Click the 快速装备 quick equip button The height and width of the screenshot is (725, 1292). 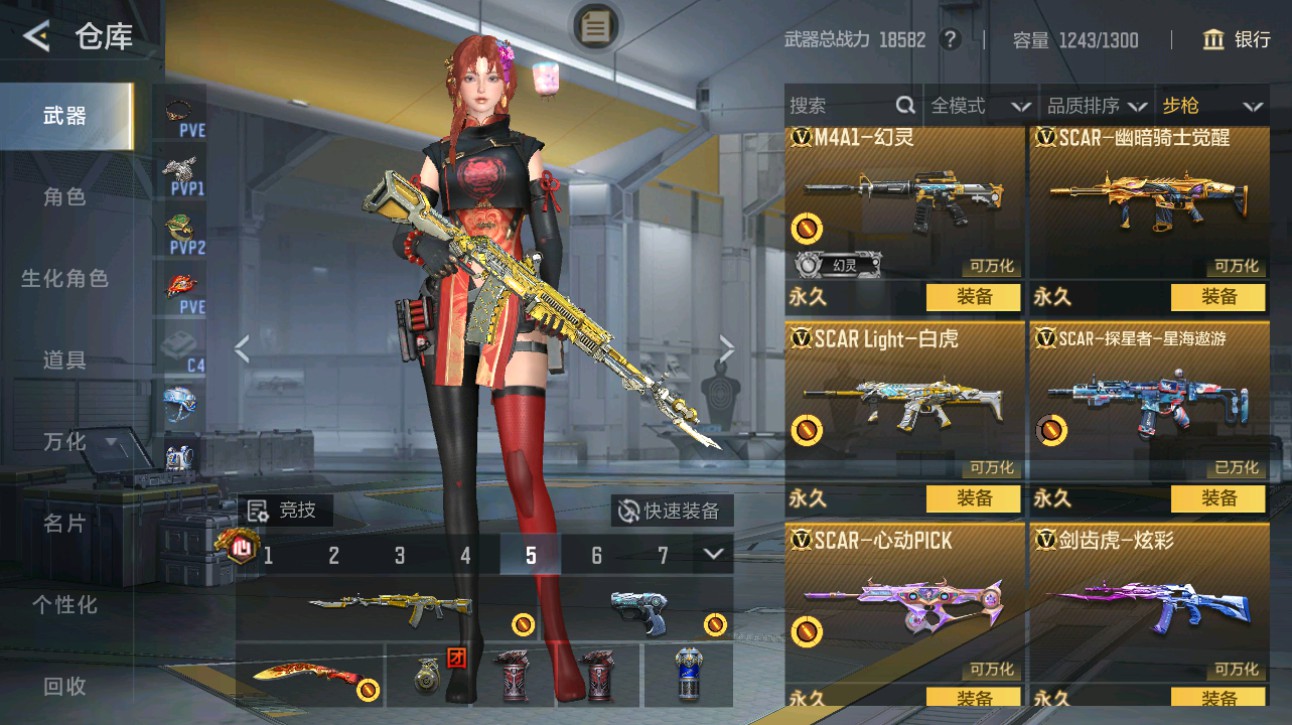point(671,511)
